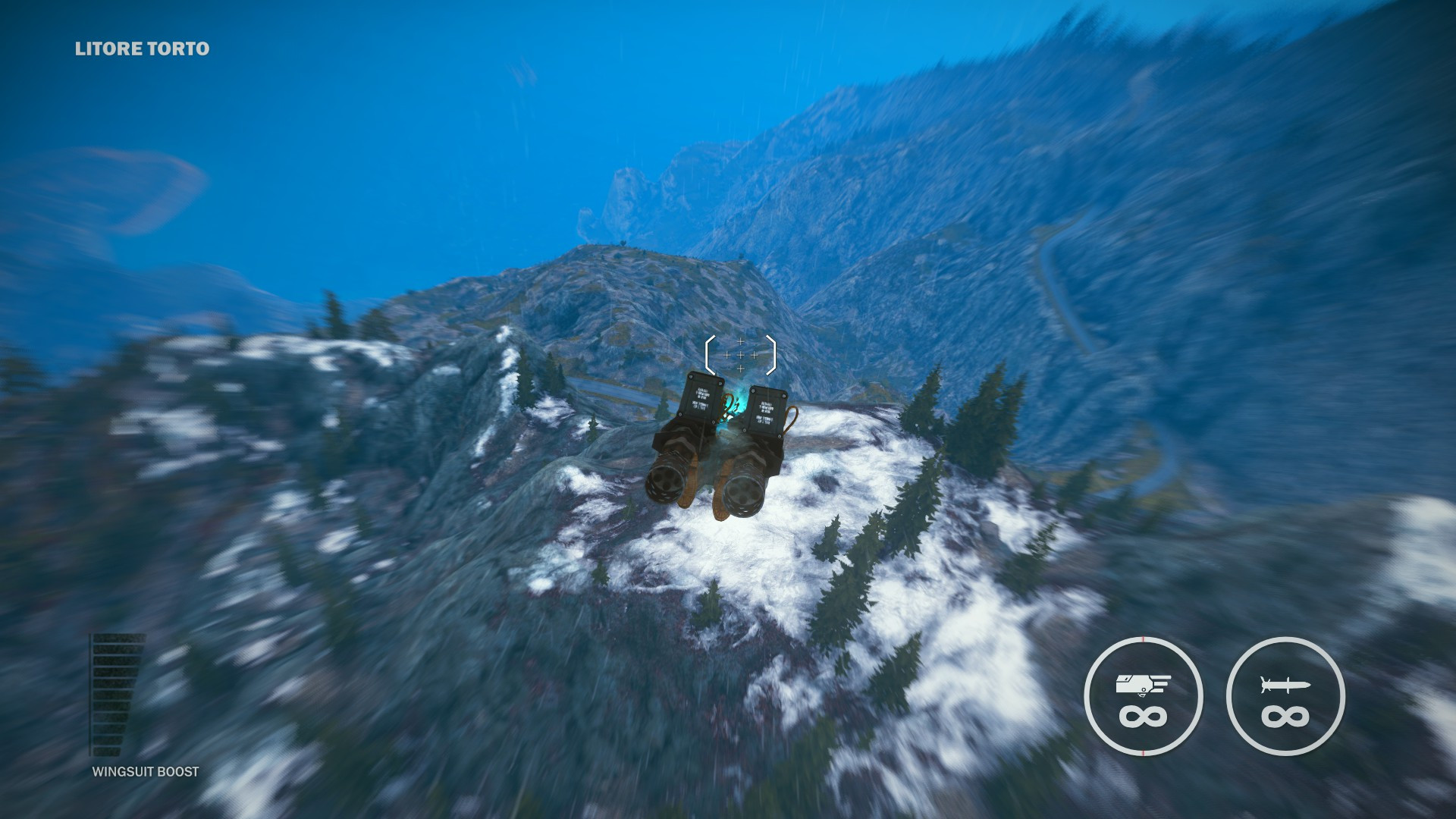The height and width of the screenshot is (819, 1456).
Task: Click the LITORE TORTO region name
Action: 141,49
